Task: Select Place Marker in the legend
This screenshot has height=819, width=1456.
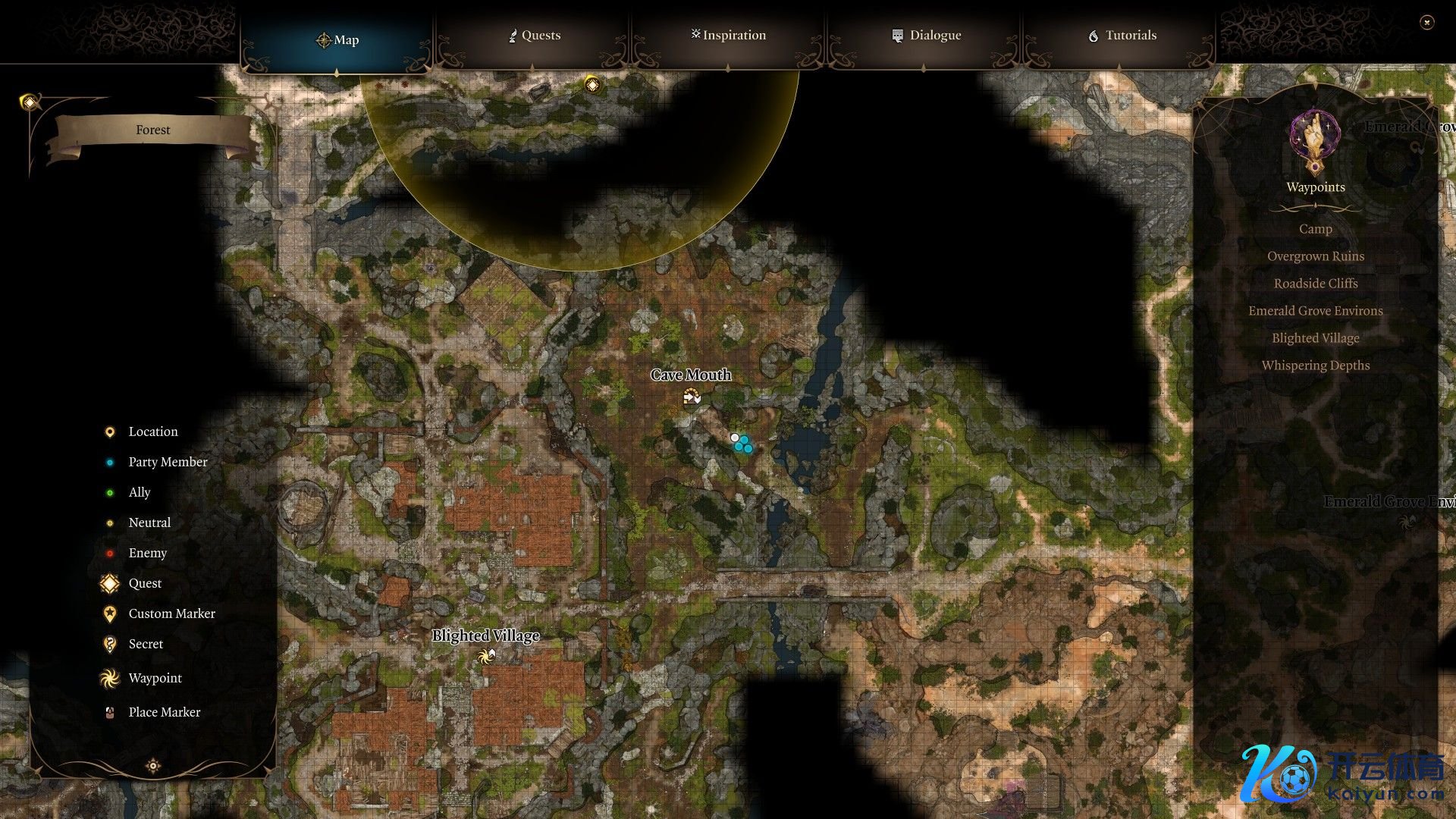Action: click(x=164, y=712)
